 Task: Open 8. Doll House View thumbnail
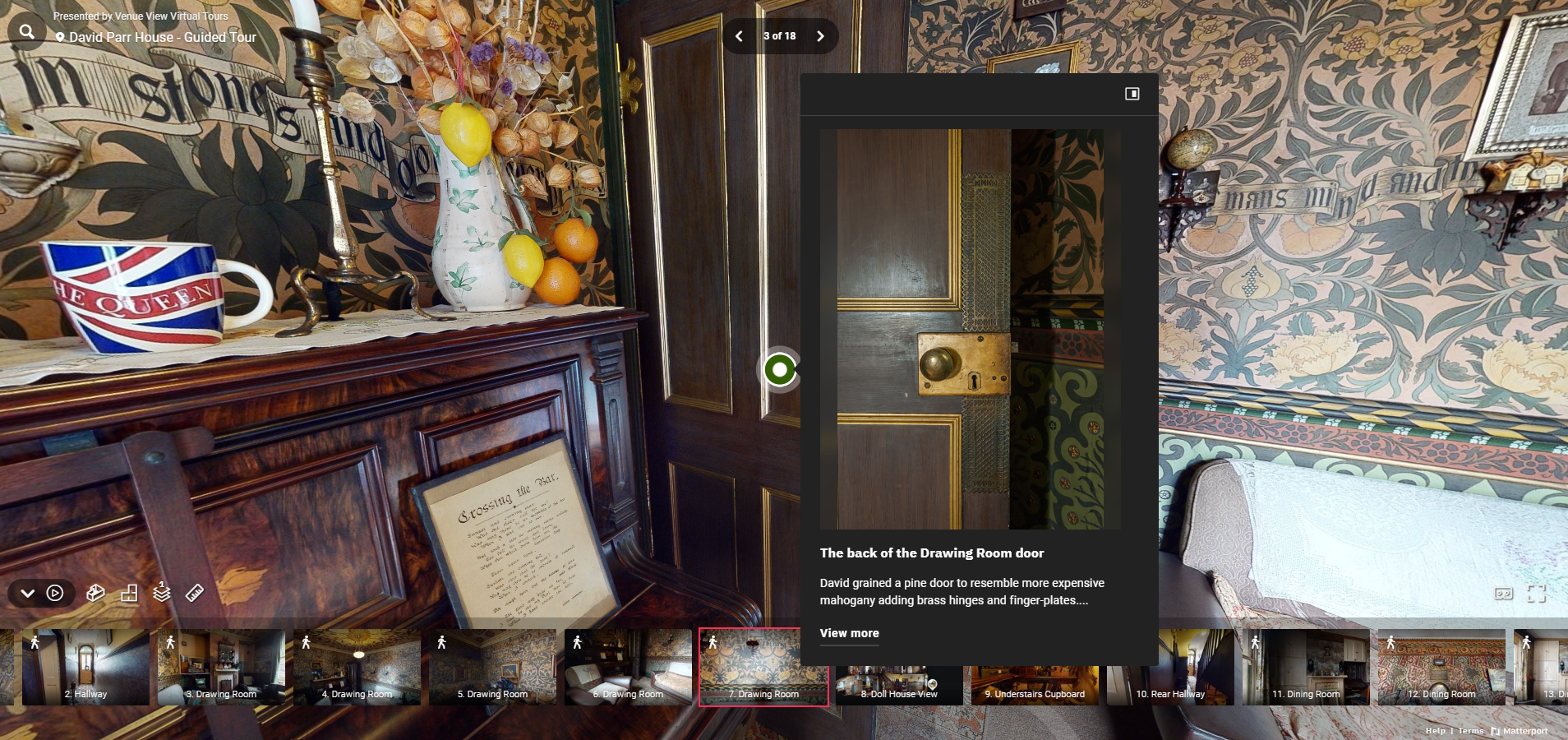click(899, 687)
